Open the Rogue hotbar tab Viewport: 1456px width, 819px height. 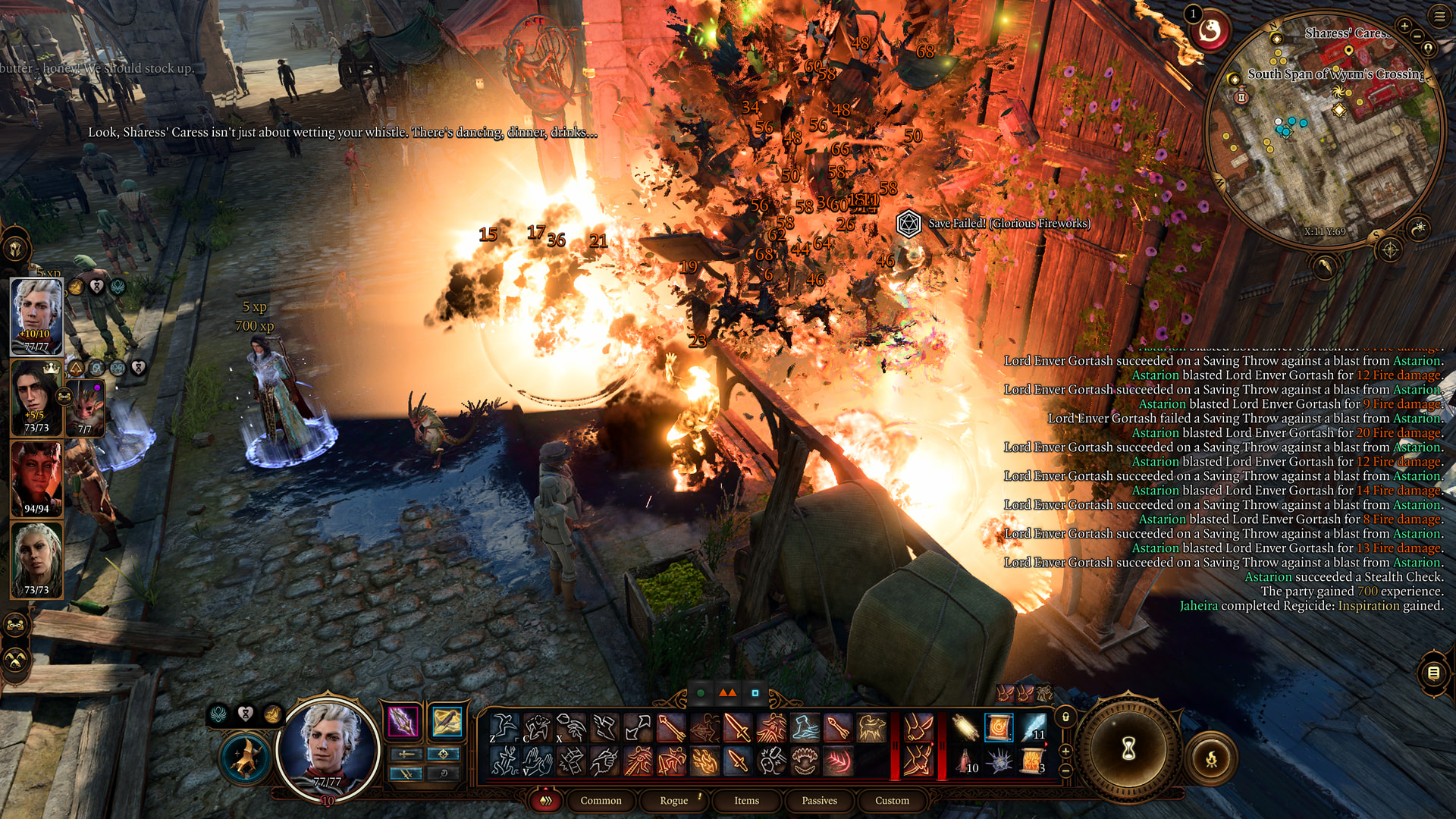[x=673, y=800]
